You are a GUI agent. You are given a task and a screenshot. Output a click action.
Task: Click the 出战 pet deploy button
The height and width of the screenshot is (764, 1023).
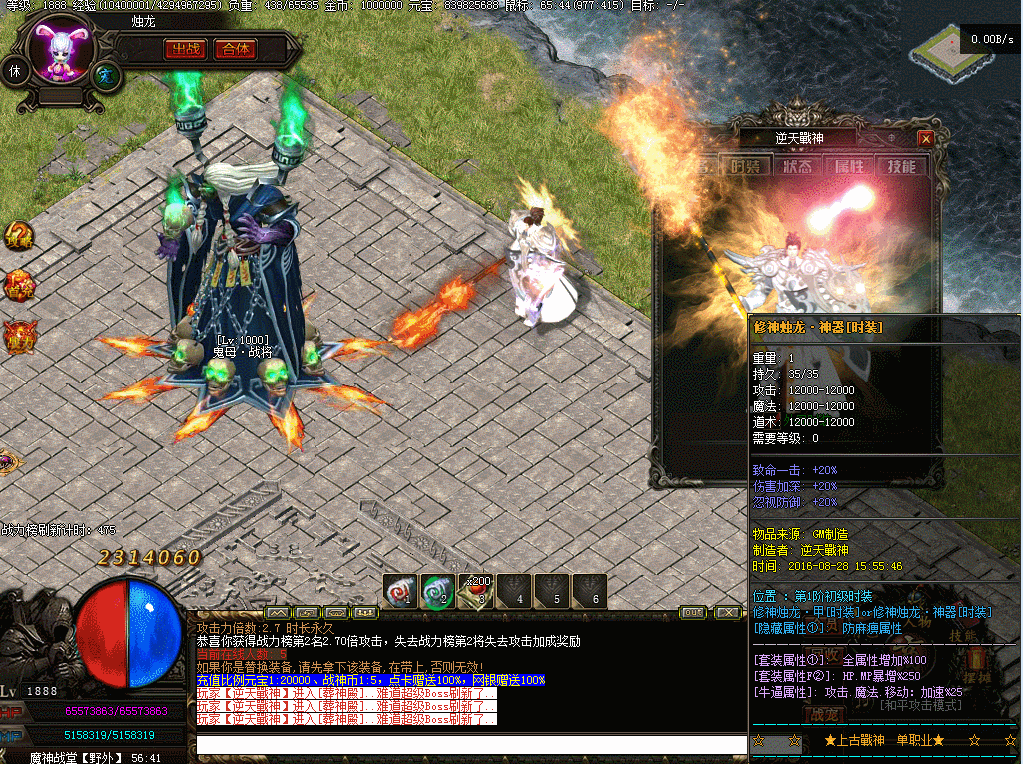pos(184,49)
